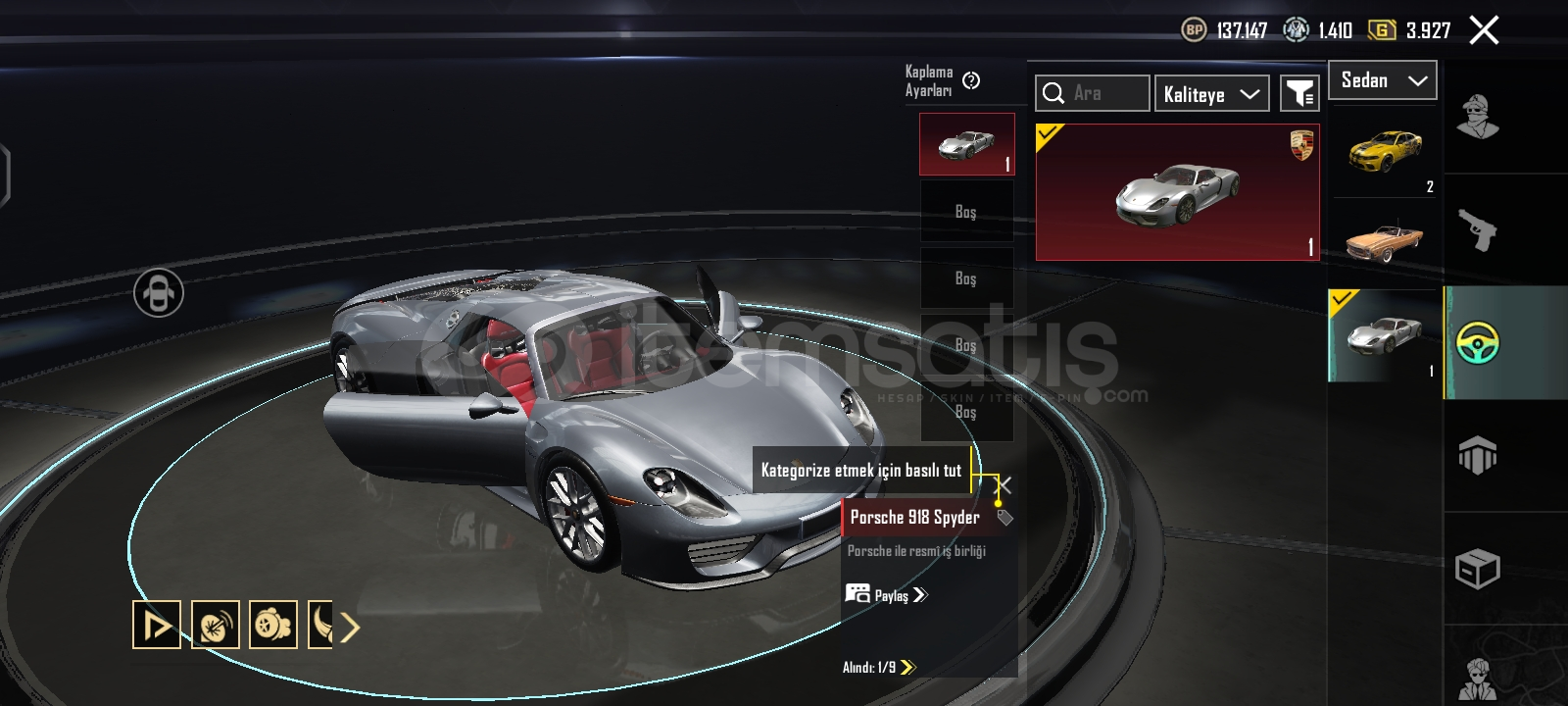Toggle the car interior seat view

[x=159, y=292]
